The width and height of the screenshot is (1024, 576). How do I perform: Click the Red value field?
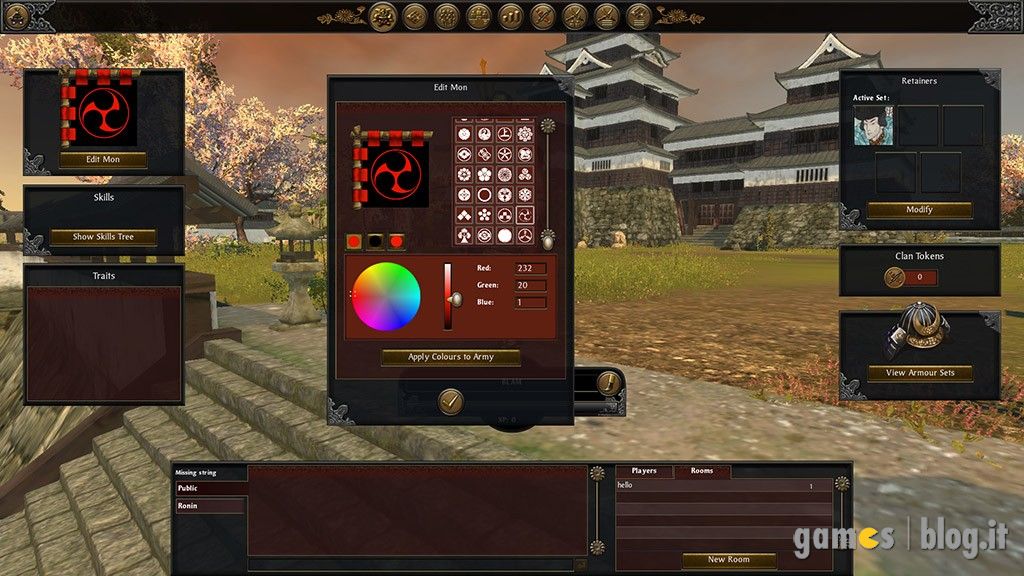(530, 268)
